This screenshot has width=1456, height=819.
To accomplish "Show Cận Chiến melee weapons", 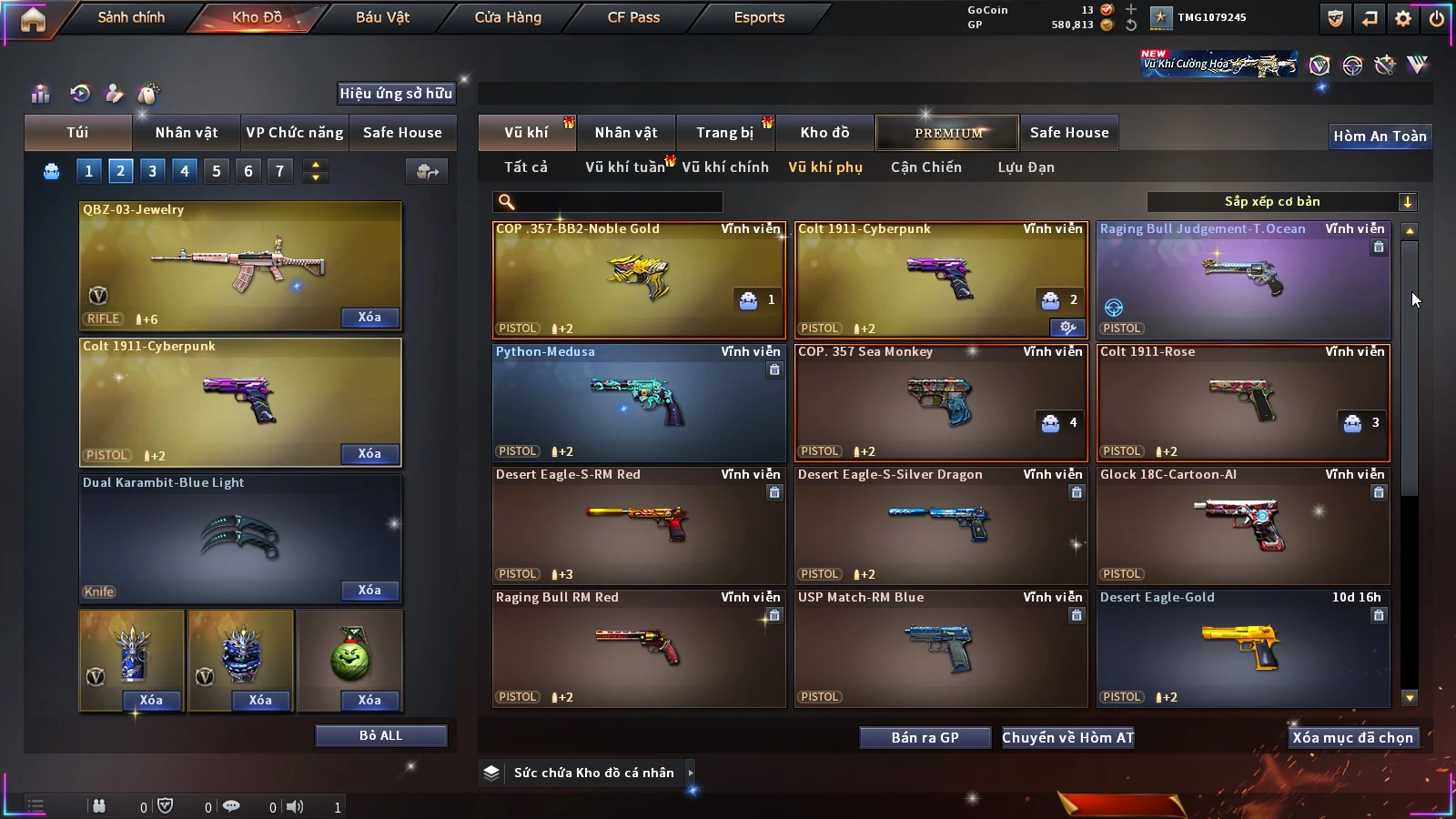I will [x=925, y=167].
